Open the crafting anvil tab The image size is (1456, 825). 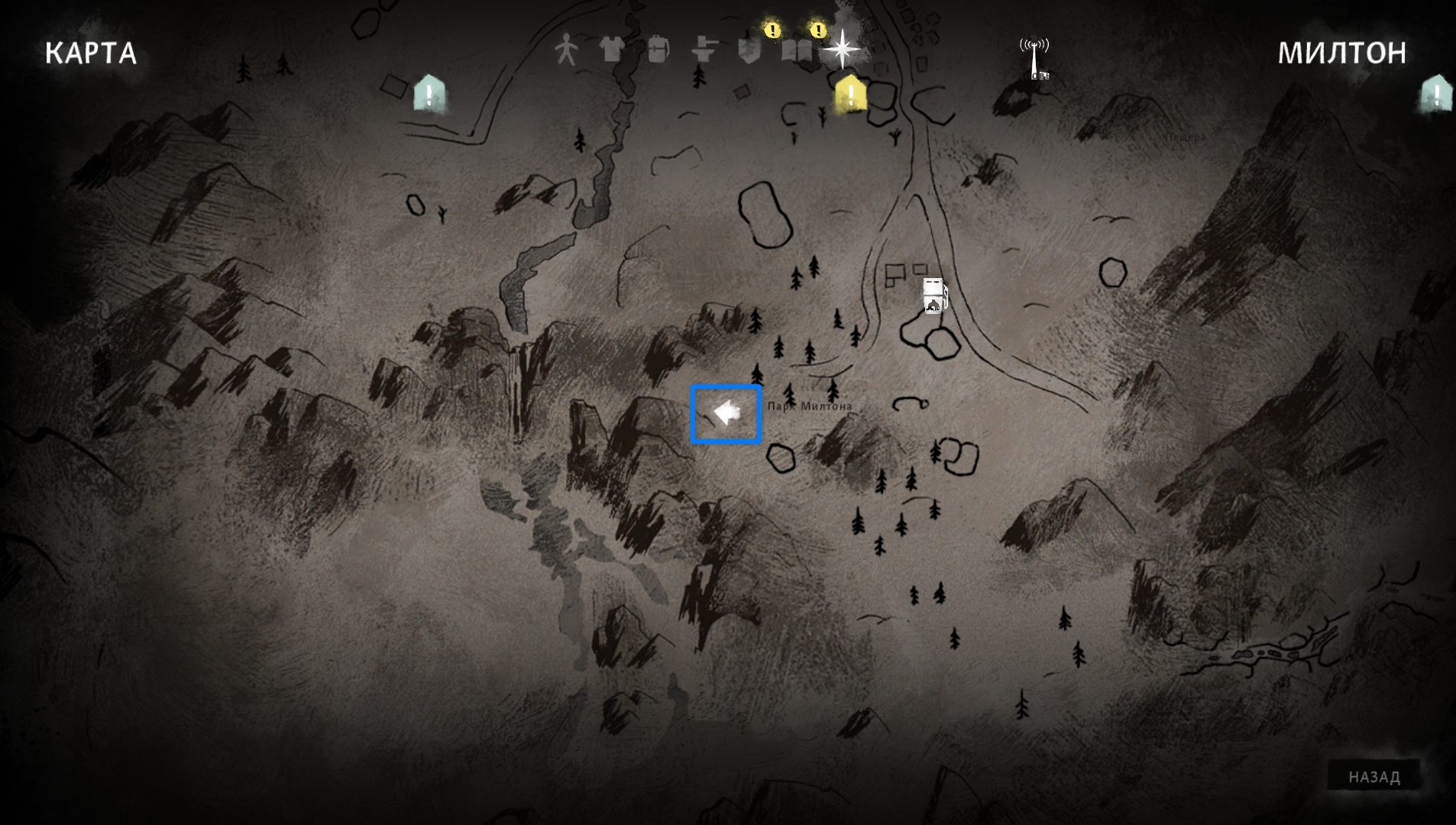click(x=704, y=50)
